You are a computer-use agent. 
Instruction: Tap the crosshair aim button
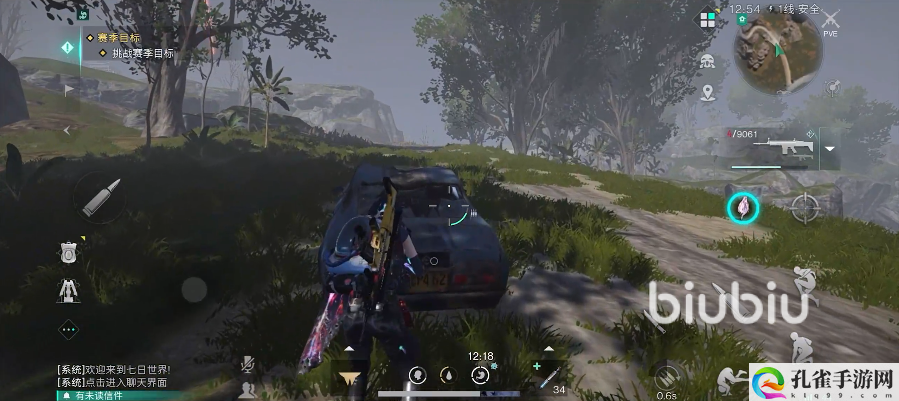(x=804, y=207)
